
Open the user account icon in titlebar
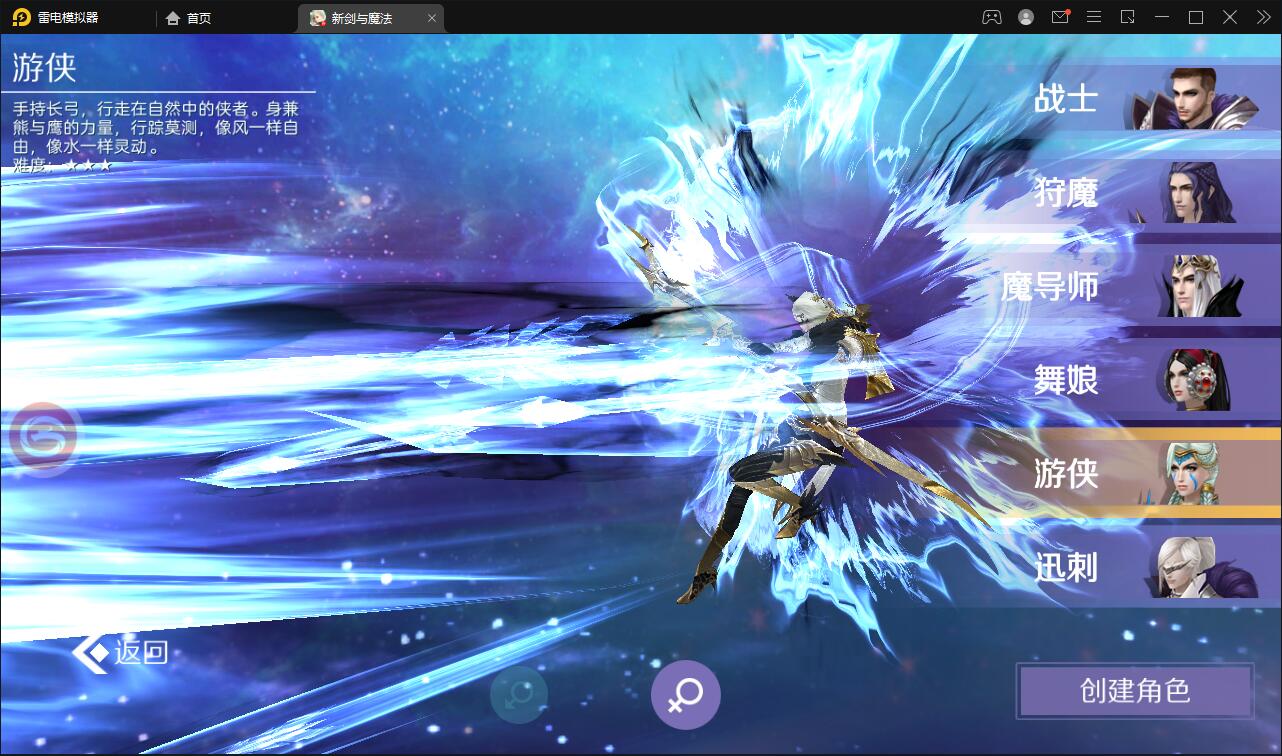pos(1024,17)
